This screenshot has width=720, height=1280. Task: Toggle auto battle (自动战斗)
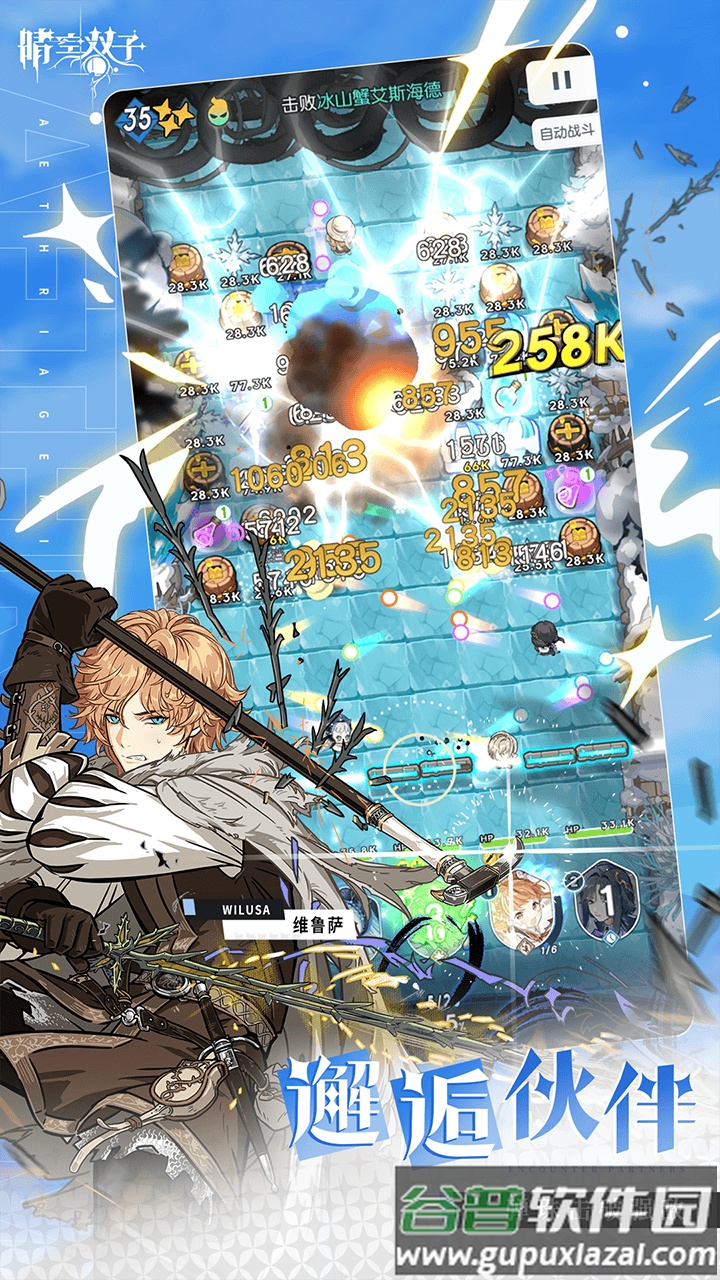pyautogui.click(x=568, y=132)
